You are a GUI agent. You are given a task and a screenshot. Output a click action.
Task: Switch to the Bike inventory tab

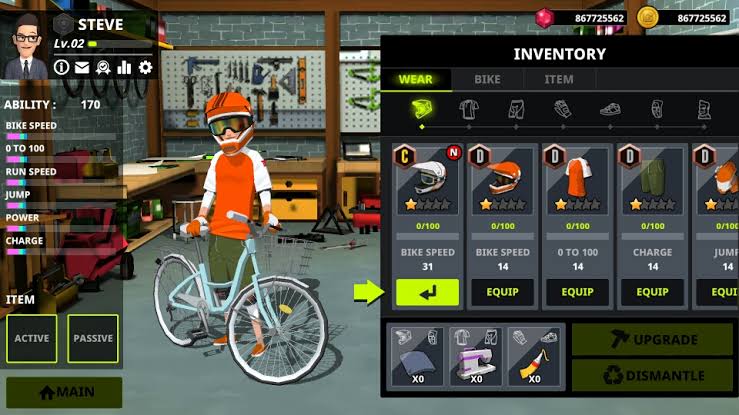487,79
